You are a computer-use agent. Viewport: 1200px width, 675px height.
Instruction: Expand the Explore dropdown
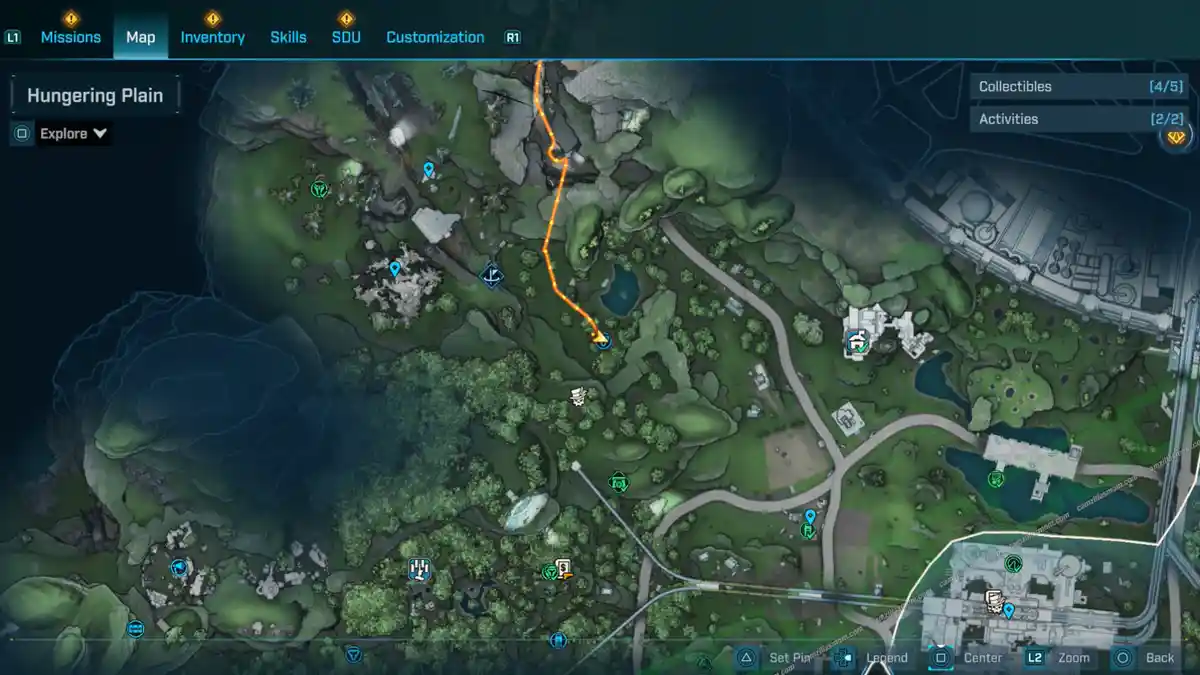tap(74, 133)
